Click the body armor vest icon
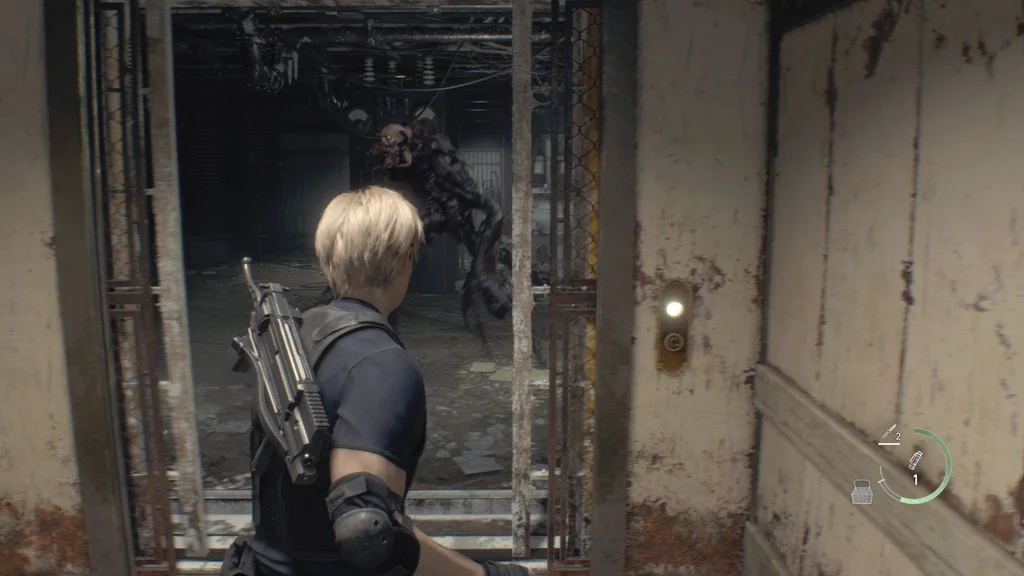 pyautogui.click(x=861, y=490)
